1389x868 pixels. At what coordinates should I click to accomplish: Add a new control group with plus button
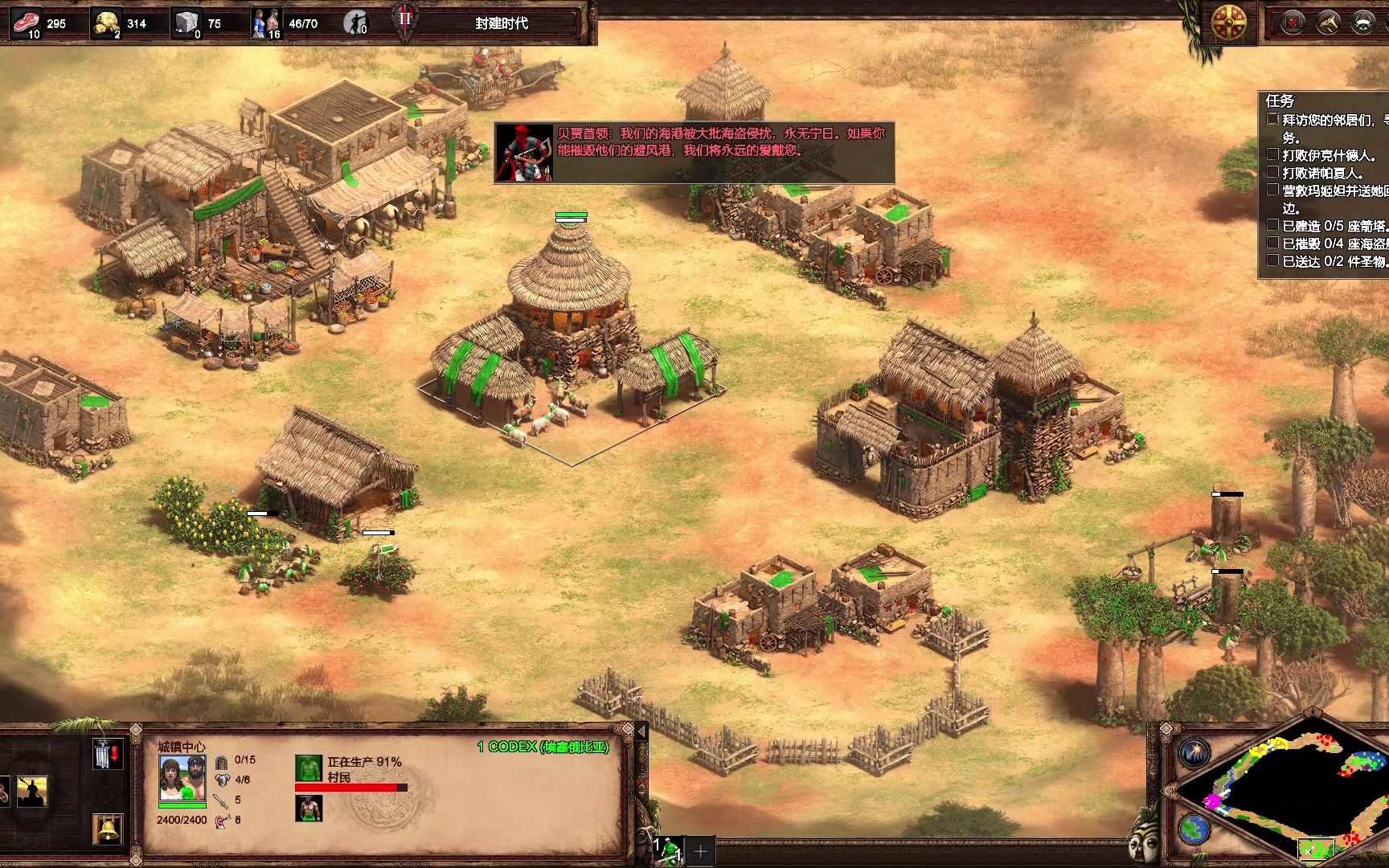[700, 850]
